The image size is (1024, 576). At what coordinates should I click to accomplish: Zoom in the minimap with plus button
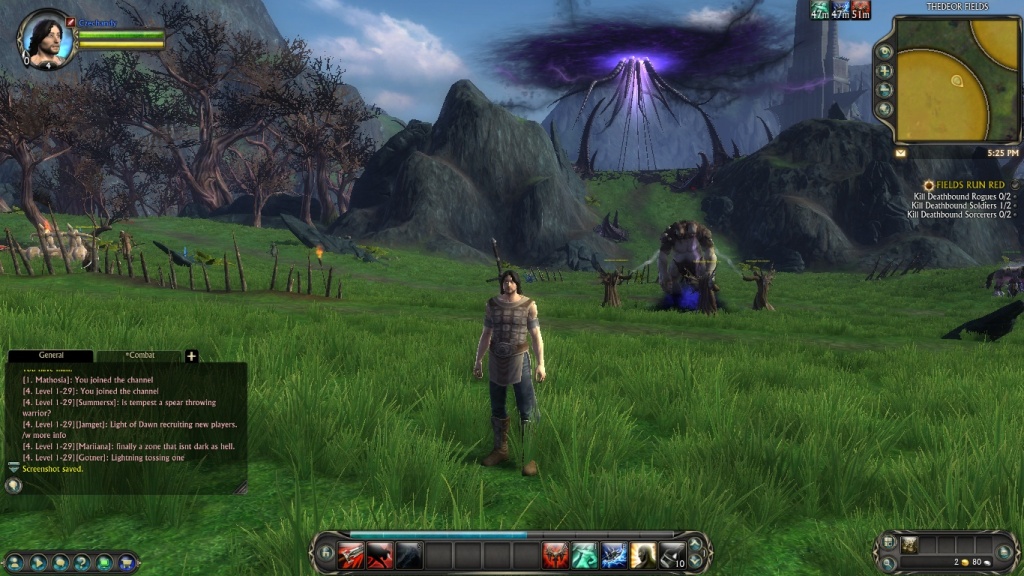884,71
